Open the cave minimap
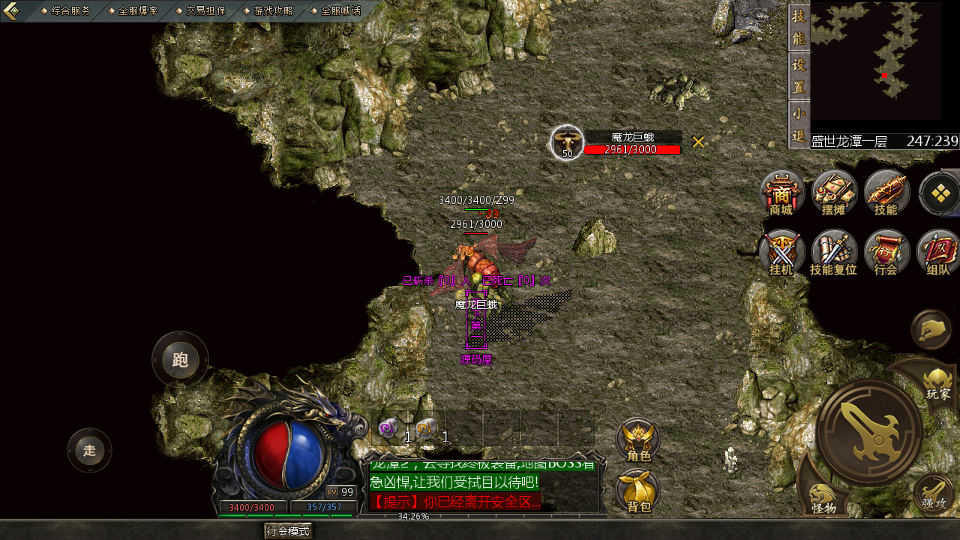 click(877, 63)
